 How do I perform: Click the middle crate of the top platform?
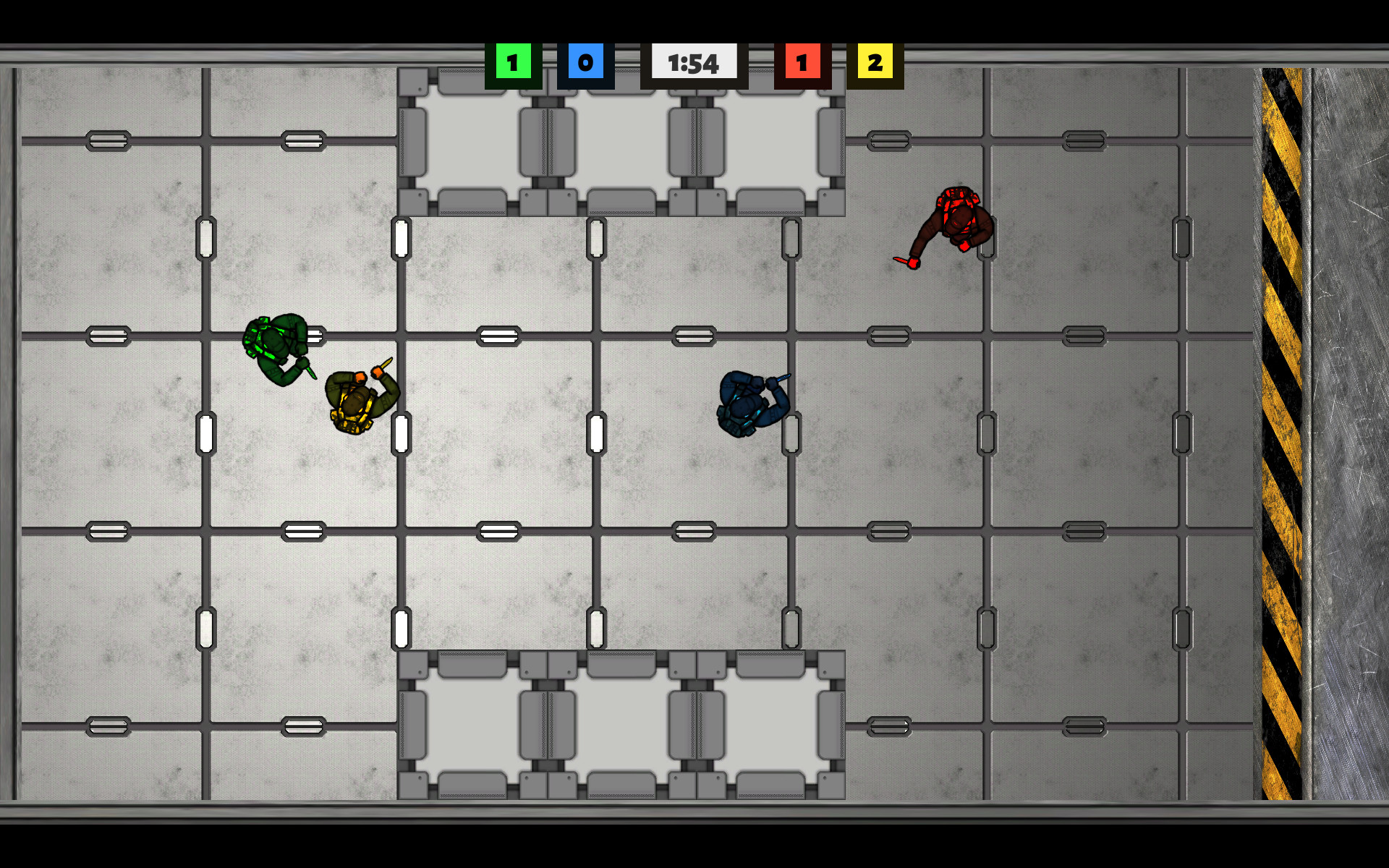(x=621, y=141)
